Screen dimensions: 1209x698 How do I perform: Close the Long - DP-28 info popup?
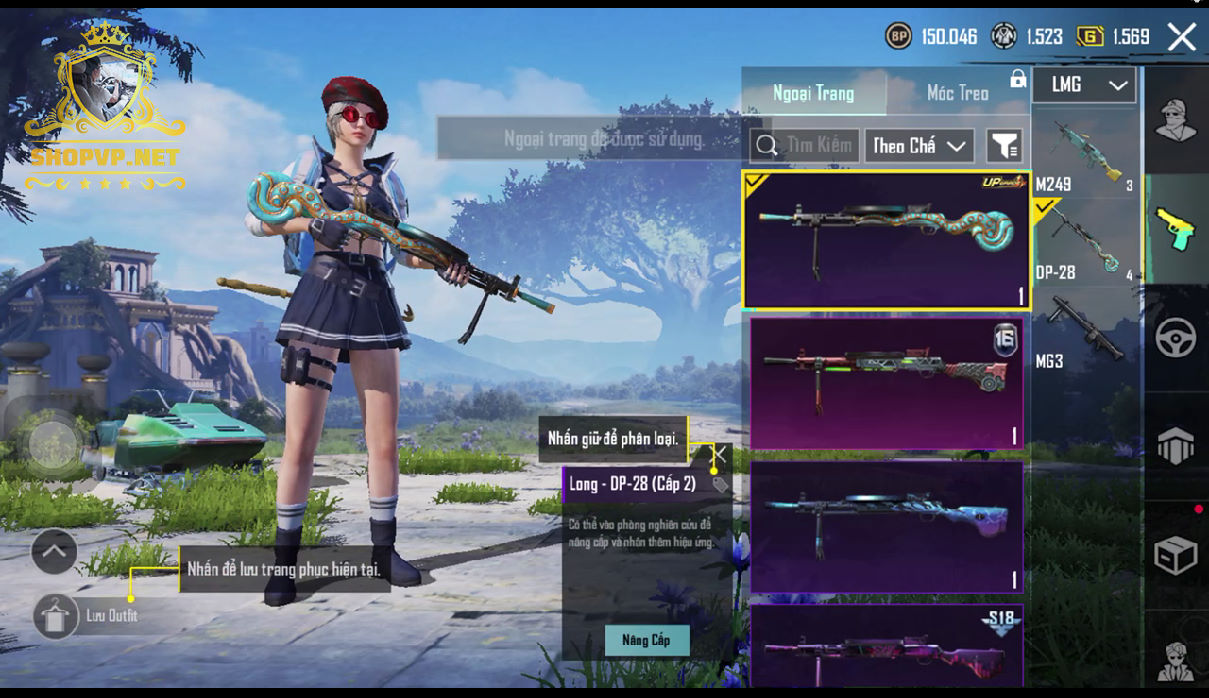point(718,454)
